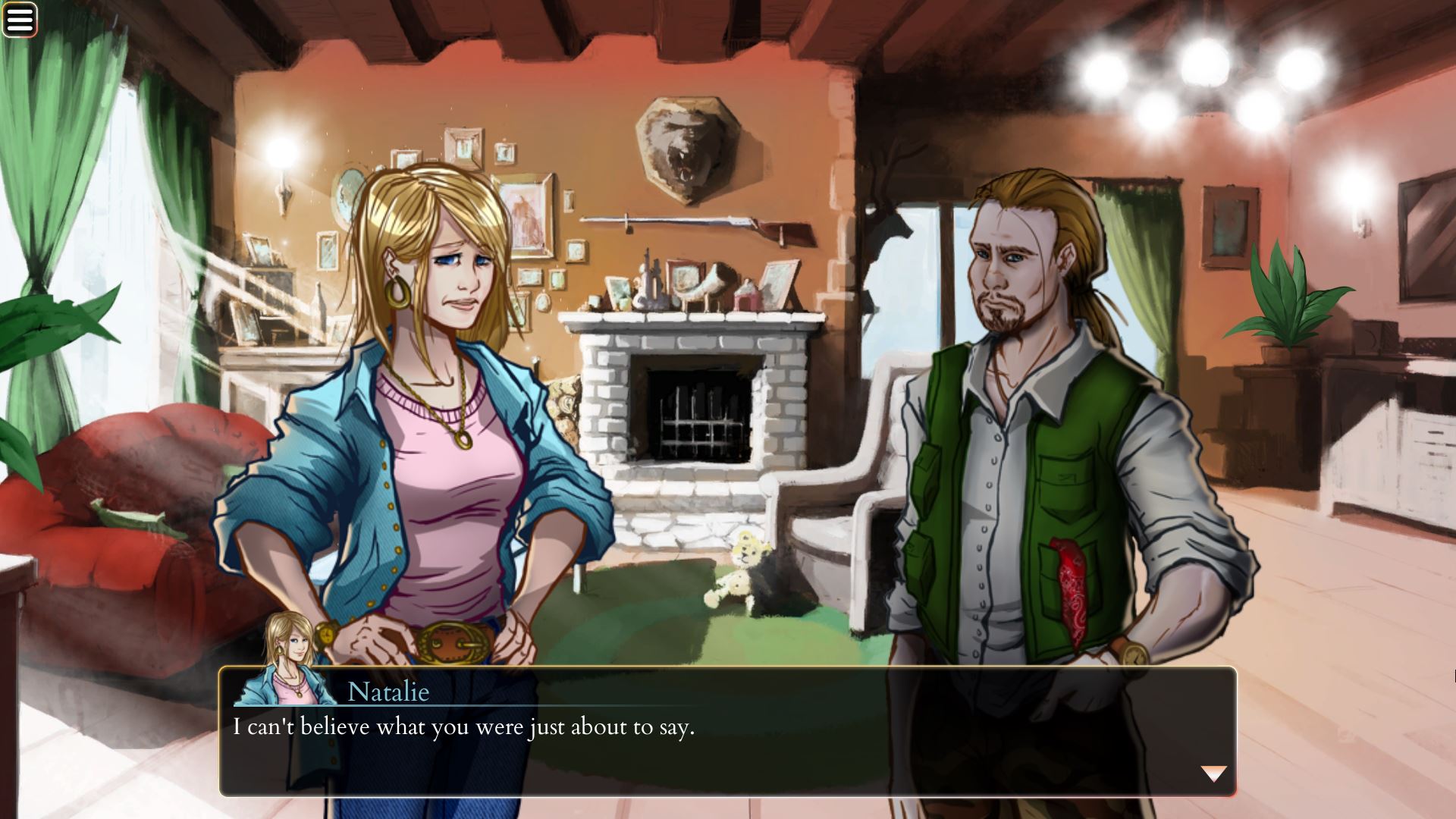Advance dialogue with the triangle arrow
The image size is (1456, 819).
[x=1213, y=773]
